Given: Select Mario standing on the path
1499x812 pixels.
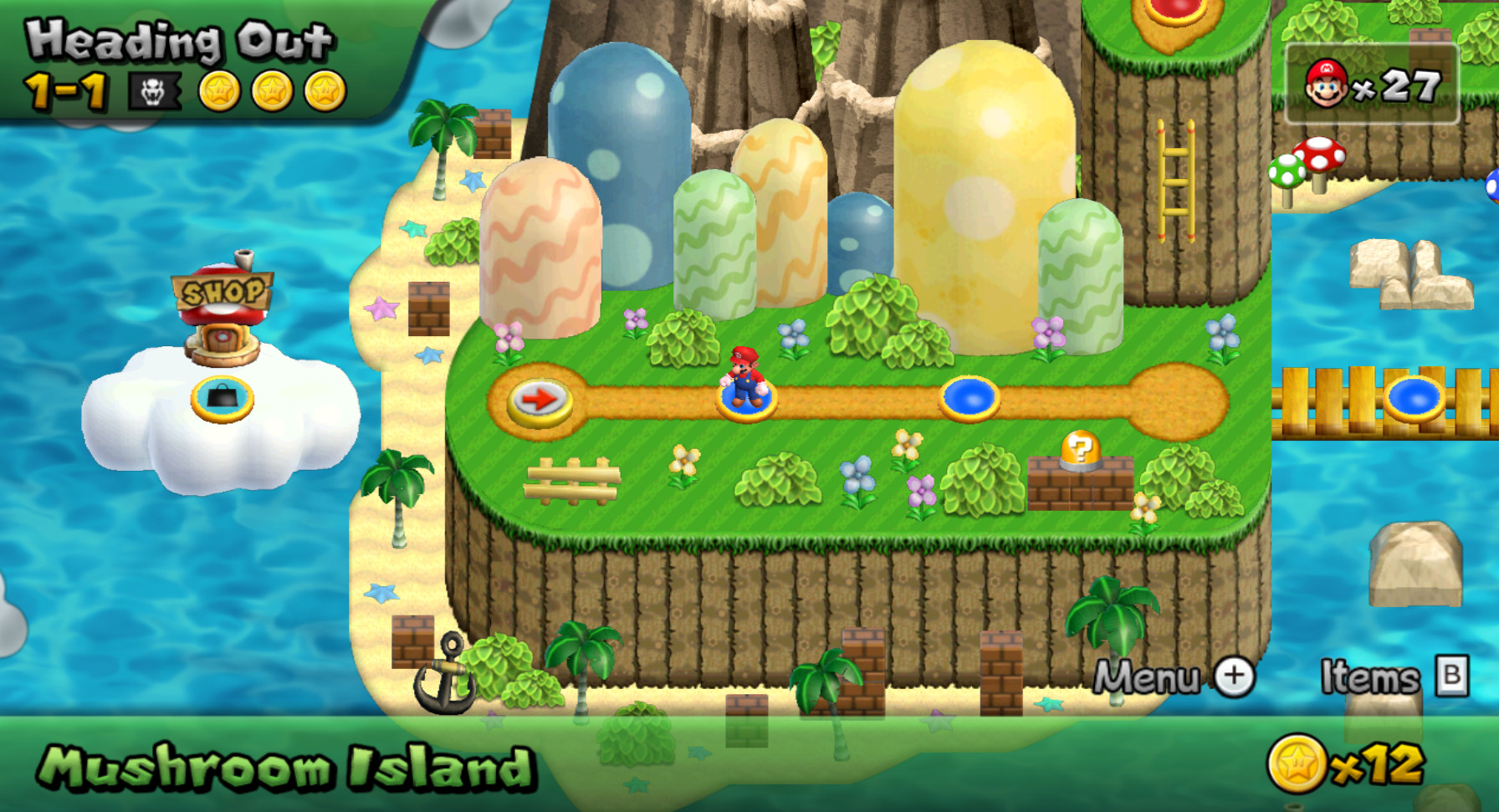Looking at the screenshot, I should pyautogui.click(x=744, y=376).
